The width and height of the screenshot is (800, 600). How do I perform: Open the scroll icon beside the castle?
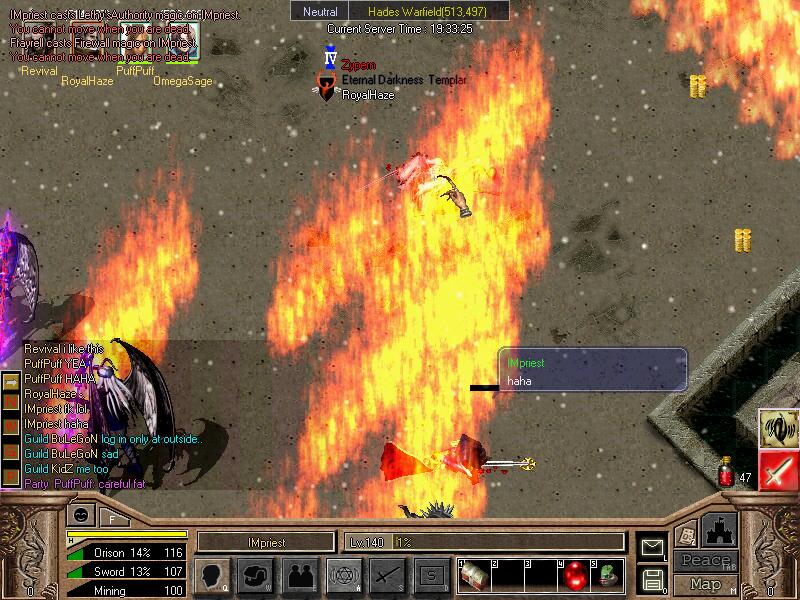[x=685, y=535]
